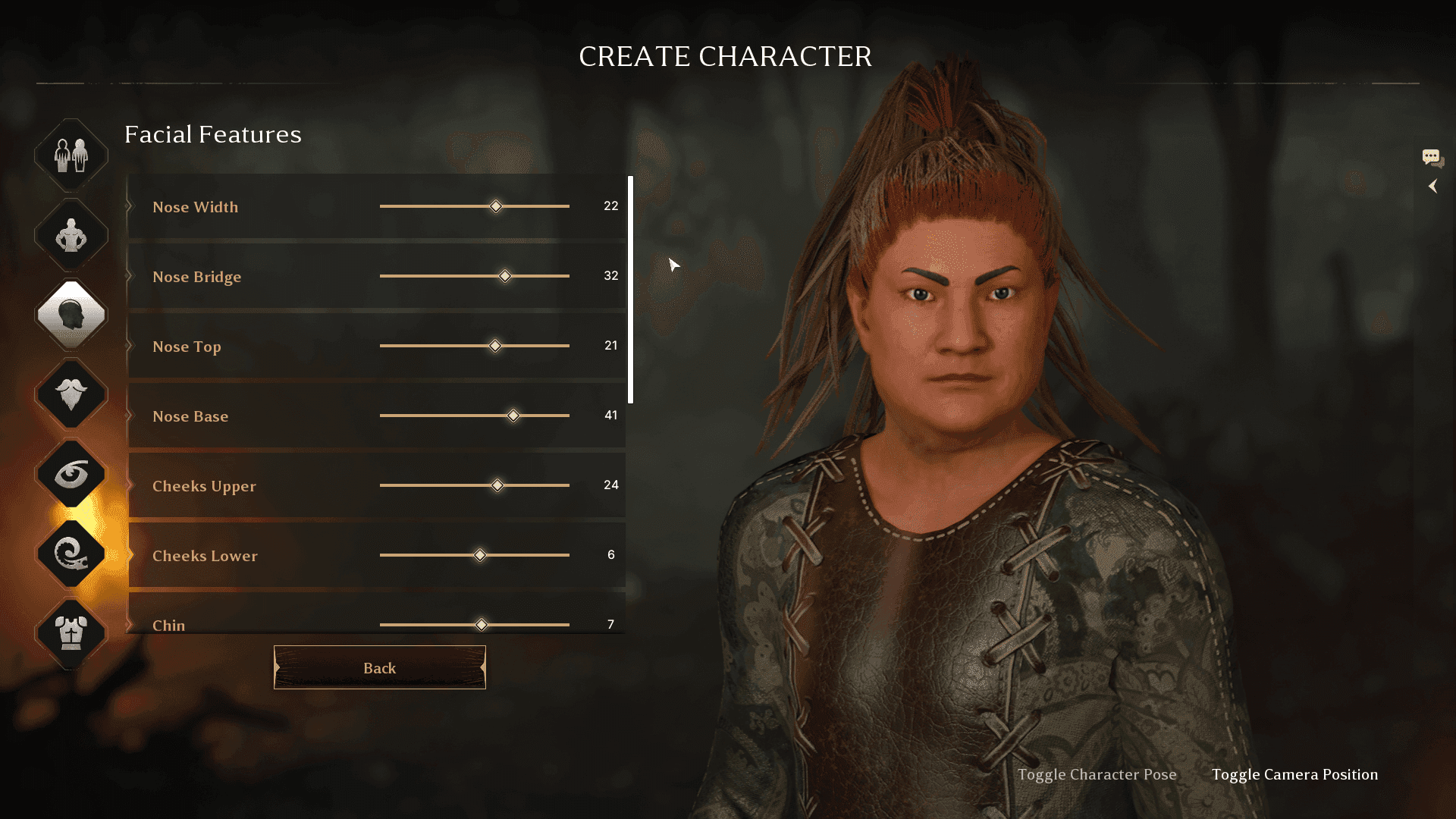Toggle Camera Position
The image size is (1456, 819).
(x=1295, y=774)
